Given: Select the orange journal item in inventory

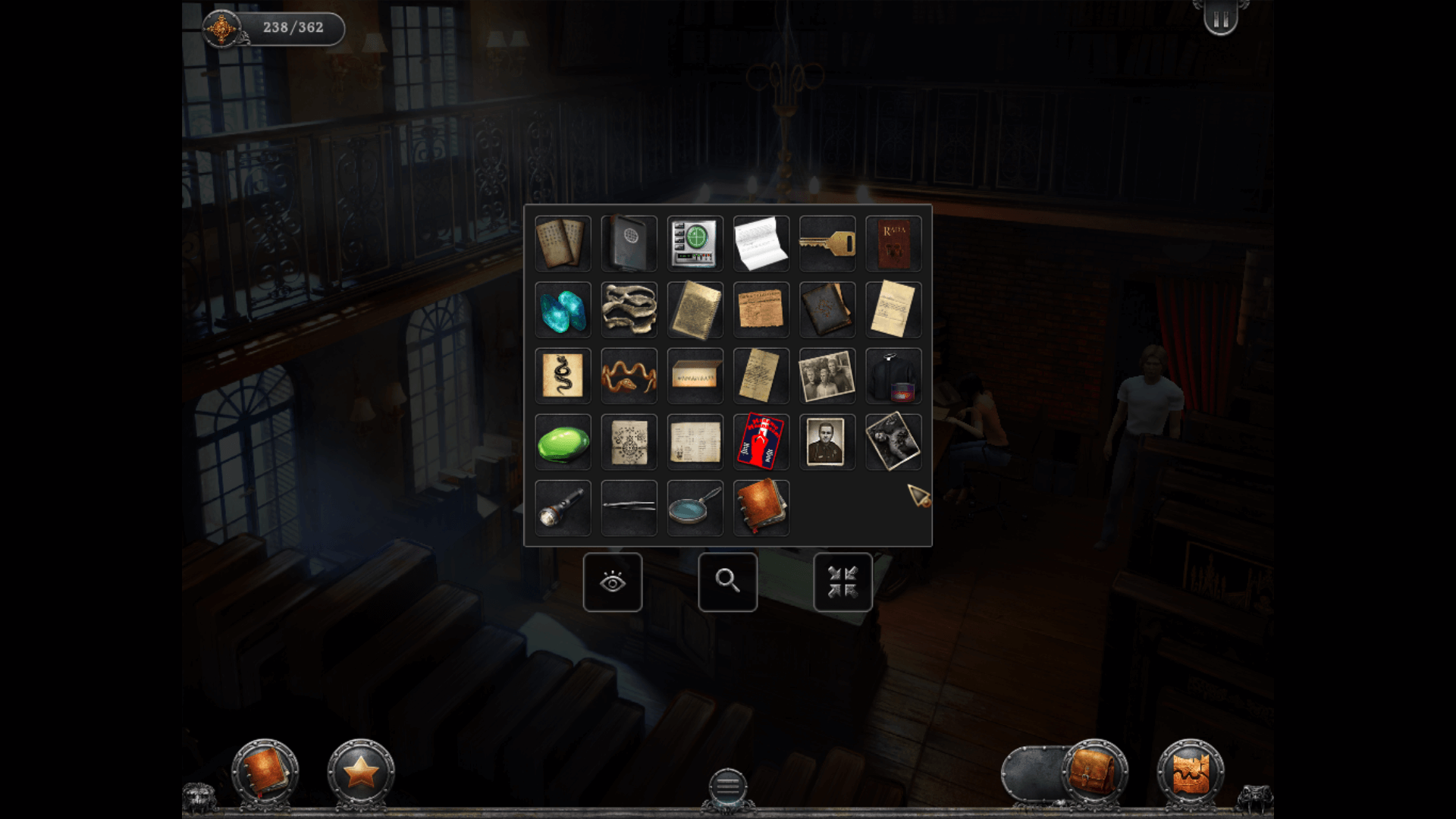Looking at the screenshot, I should tap(761, 508).
